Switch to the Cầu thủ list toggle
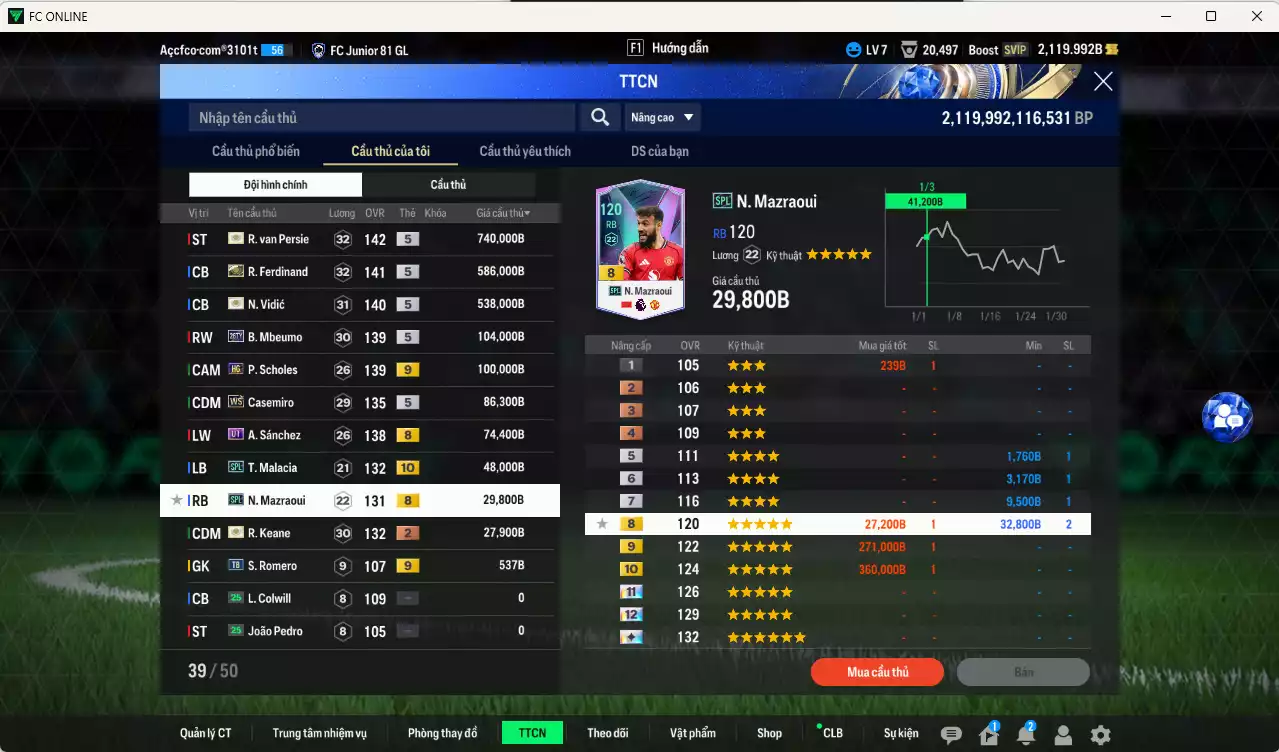The height and width of the screenshot is (752, 1279). 448,185
